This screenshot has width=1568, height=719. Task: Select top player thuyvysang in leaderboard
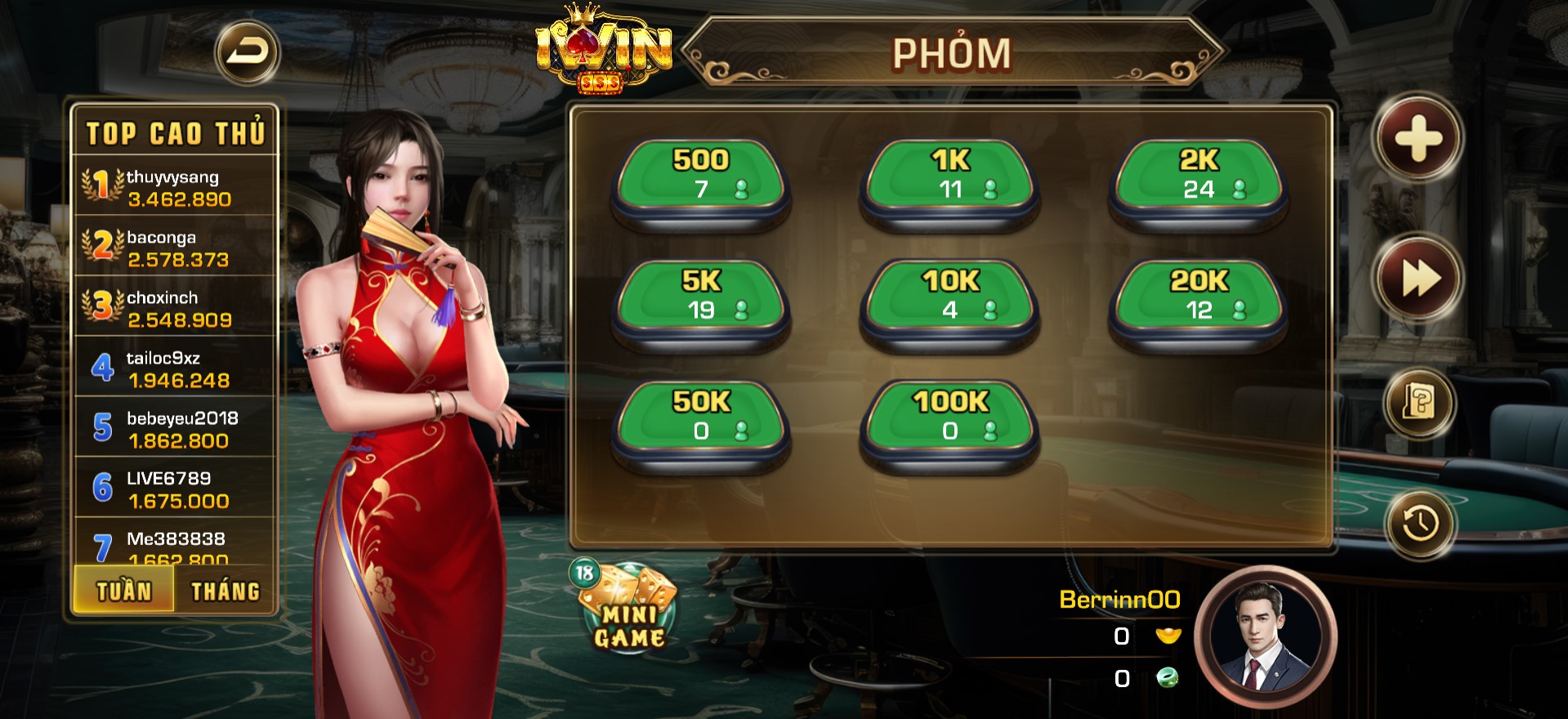(176, 187)
